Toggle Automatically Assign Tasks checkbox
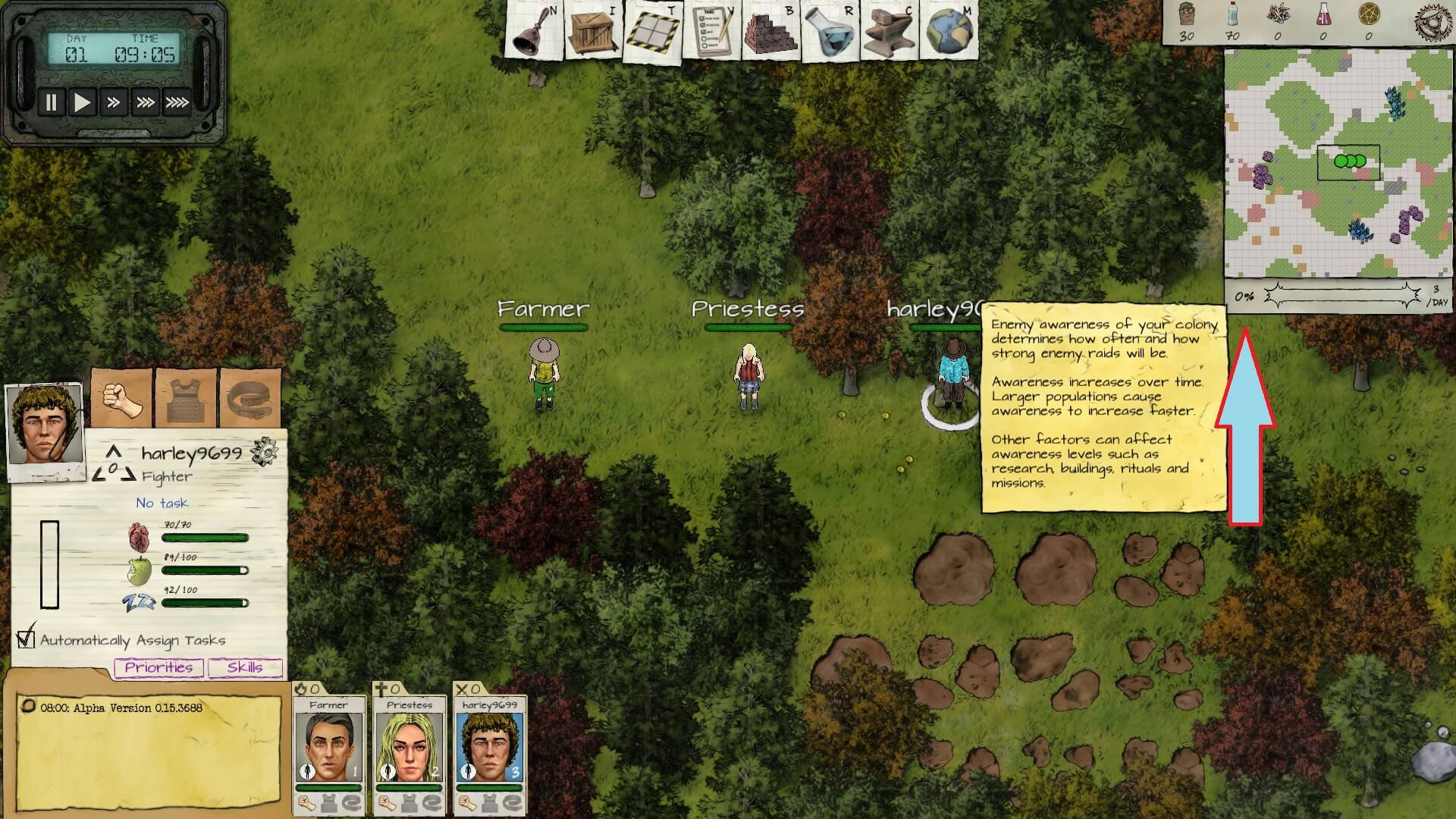The width and height of the screenshot is (1456, 819). (27, 639)
